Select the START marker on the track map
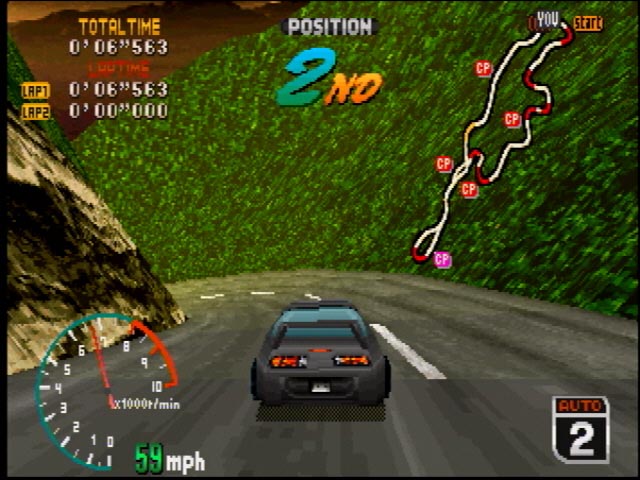This screenshot has height=480, width=640. [x=588, y=23]
